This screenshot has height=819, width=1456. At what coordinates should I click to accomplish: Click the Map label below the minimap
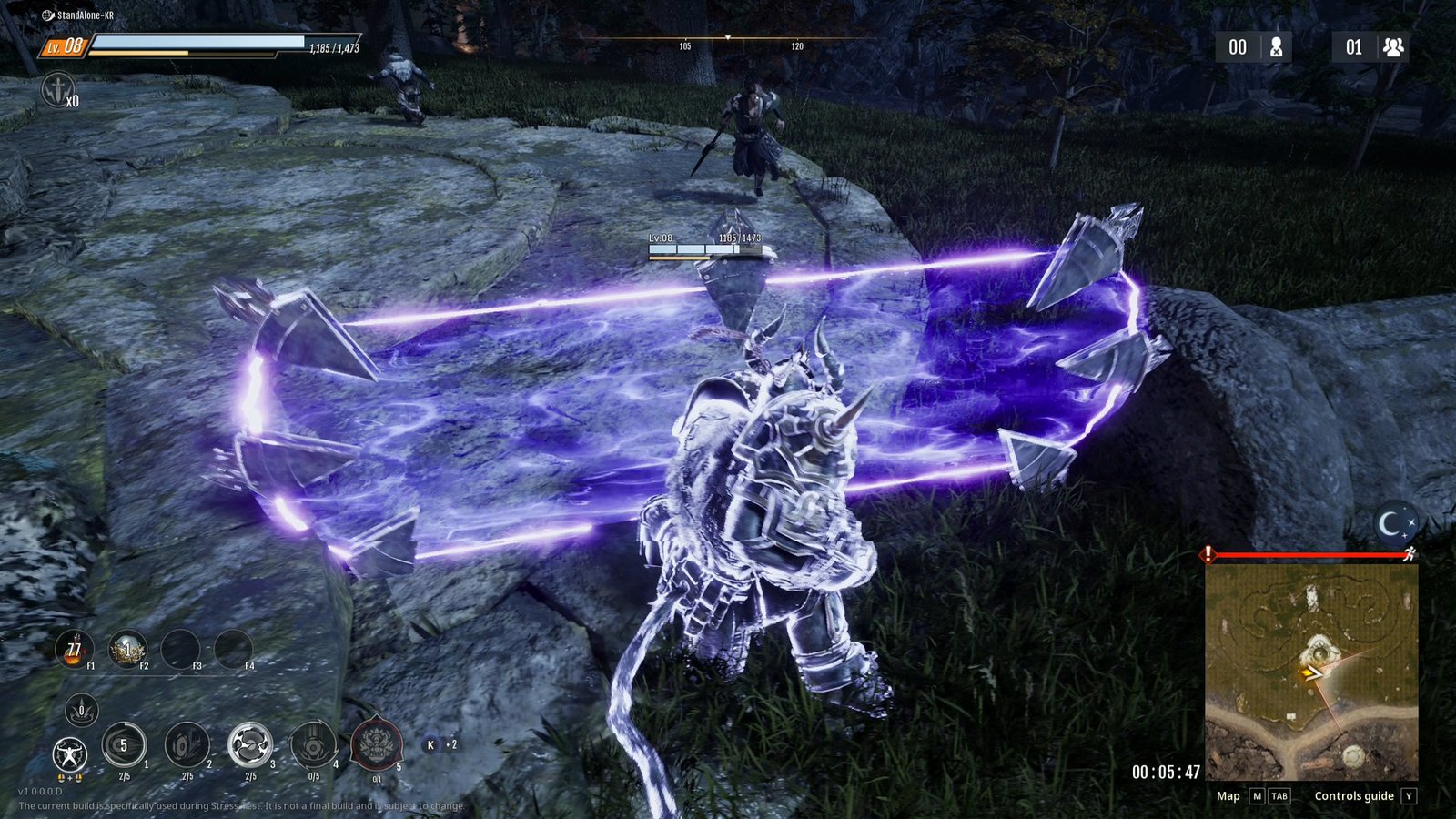pyautogui.click(x=1228, y=796)
